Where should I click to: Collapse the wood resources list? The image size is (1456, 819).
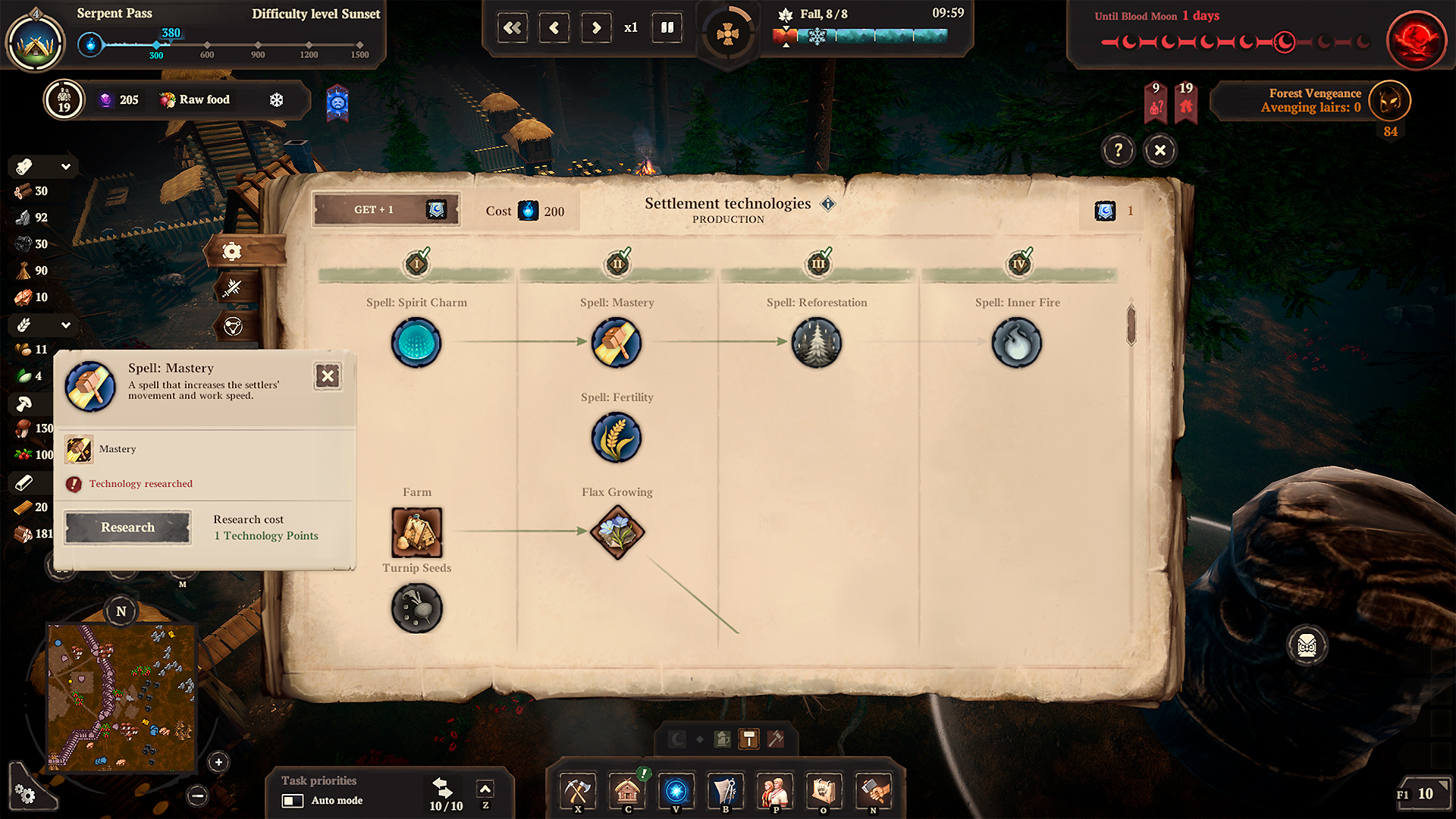(66, 166)
